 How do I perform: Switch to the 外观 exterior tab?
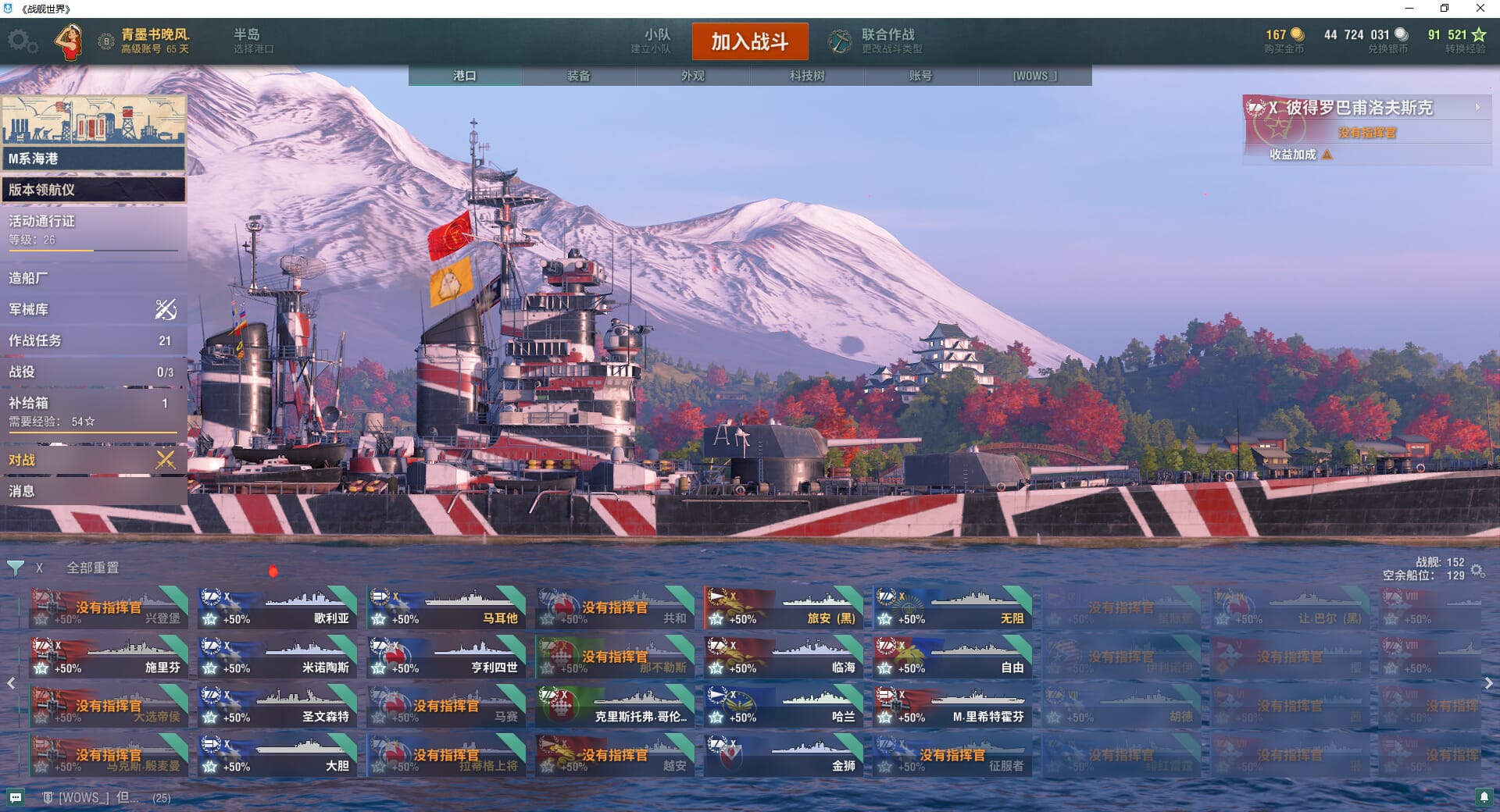coord(692,76)
